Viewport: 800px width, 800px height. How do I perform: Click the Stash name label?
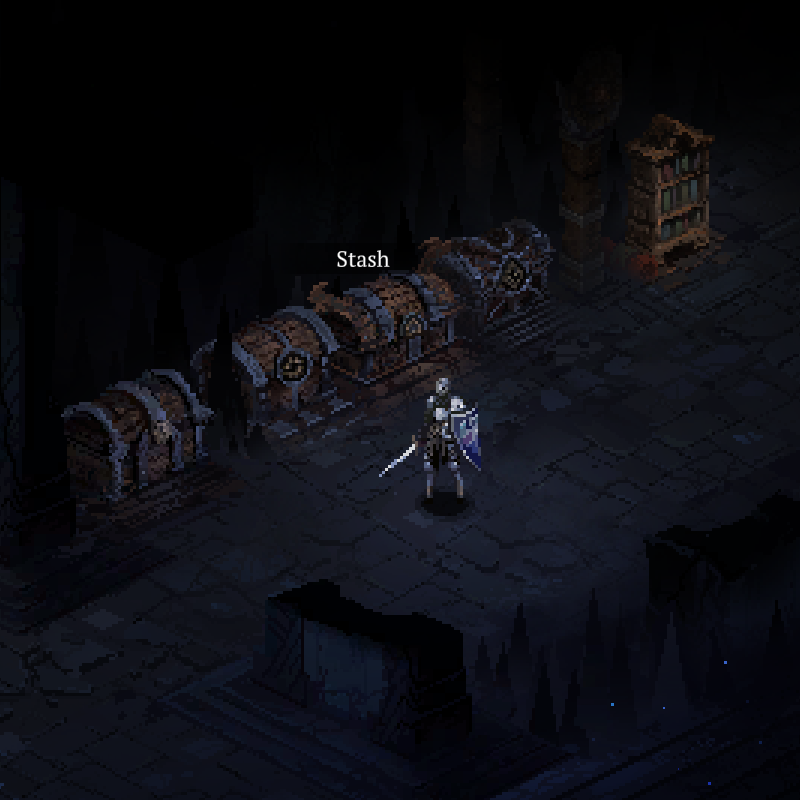(x=362, y=260)
